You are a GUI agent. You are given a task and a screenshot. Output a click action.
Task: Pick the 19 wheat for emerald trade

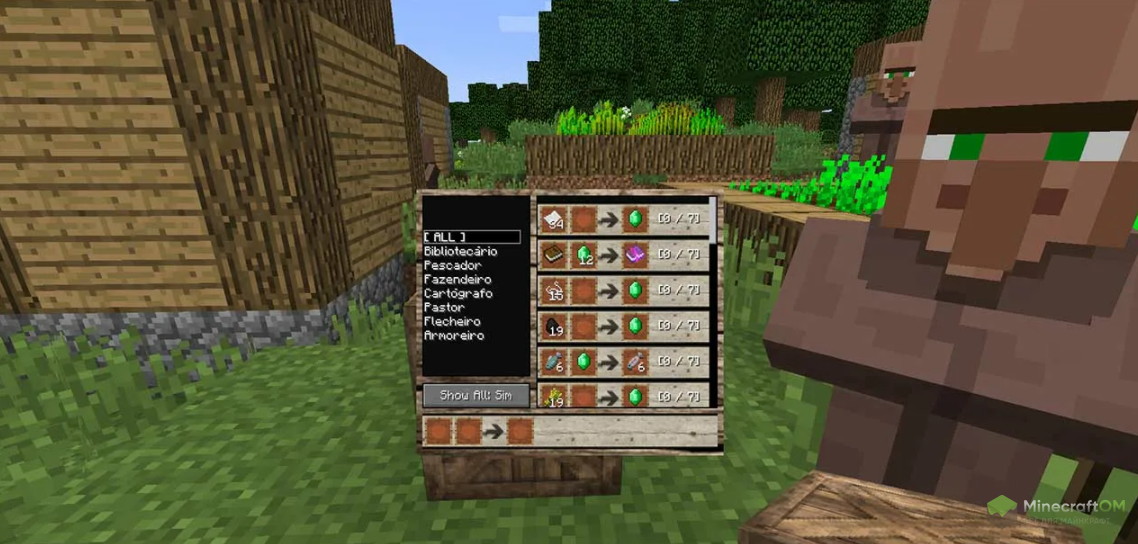622,395
